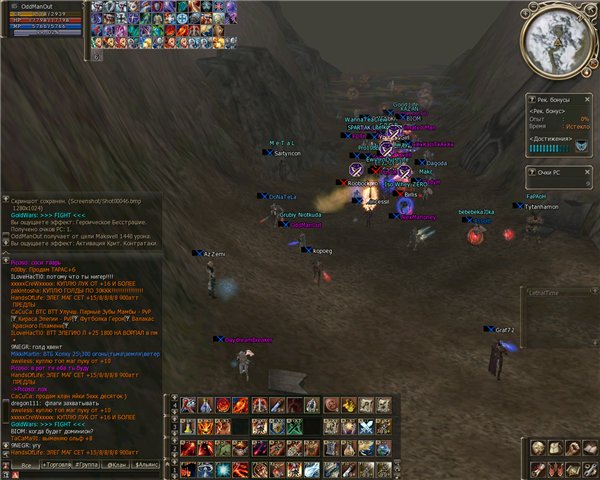Click the Достижения achievements emblem icon

tap(581, 147)
